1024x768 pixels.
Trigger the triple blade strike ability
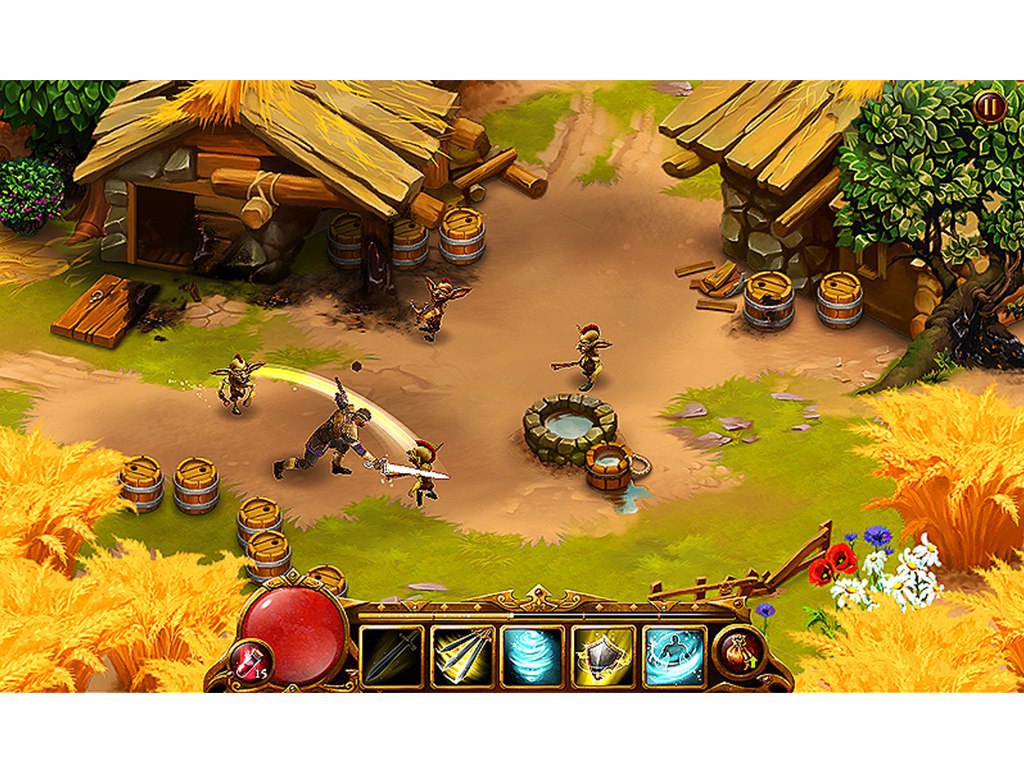pos(462,657)
